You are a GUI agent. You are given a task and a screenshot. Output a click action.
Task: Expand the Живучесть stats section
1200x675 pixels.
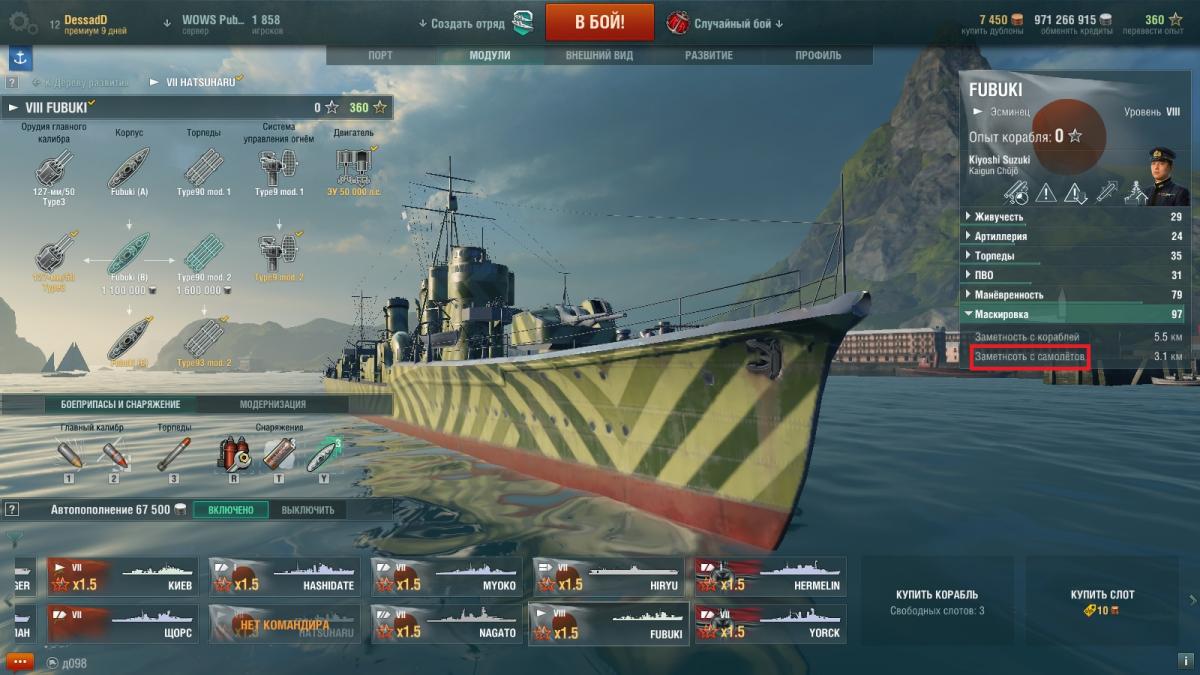1000,217
